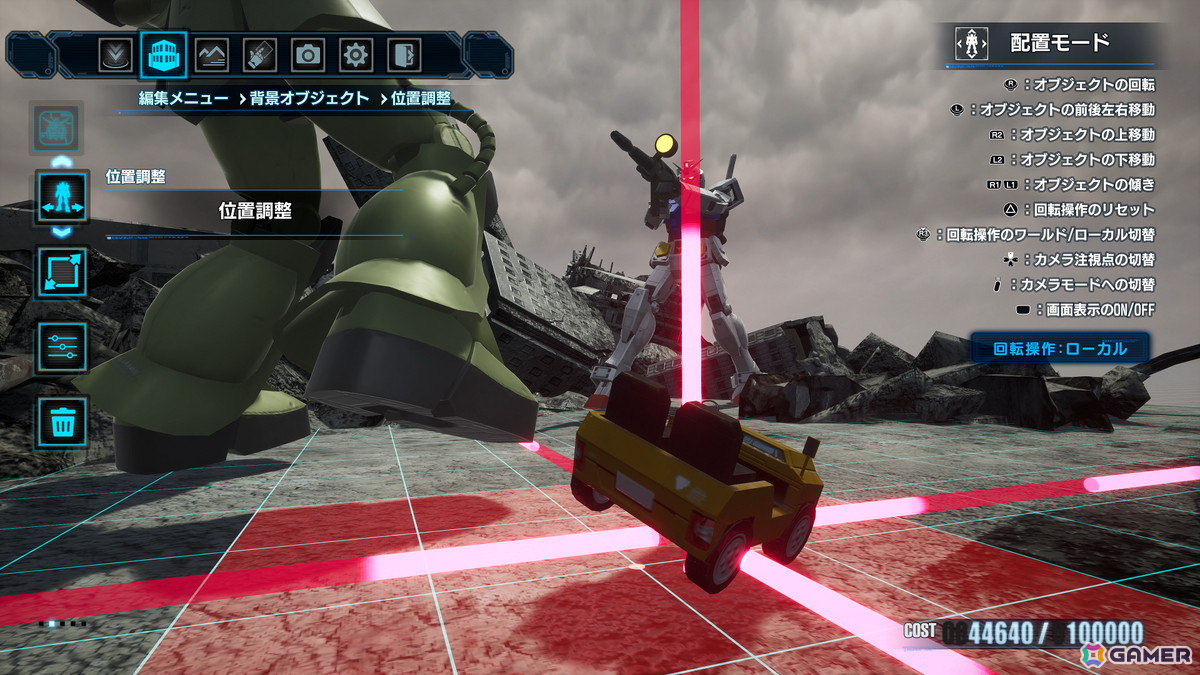Screen dimensions: 1200x675
Task: Choose the resize arrows scale icon
Action: pos(62,272)
